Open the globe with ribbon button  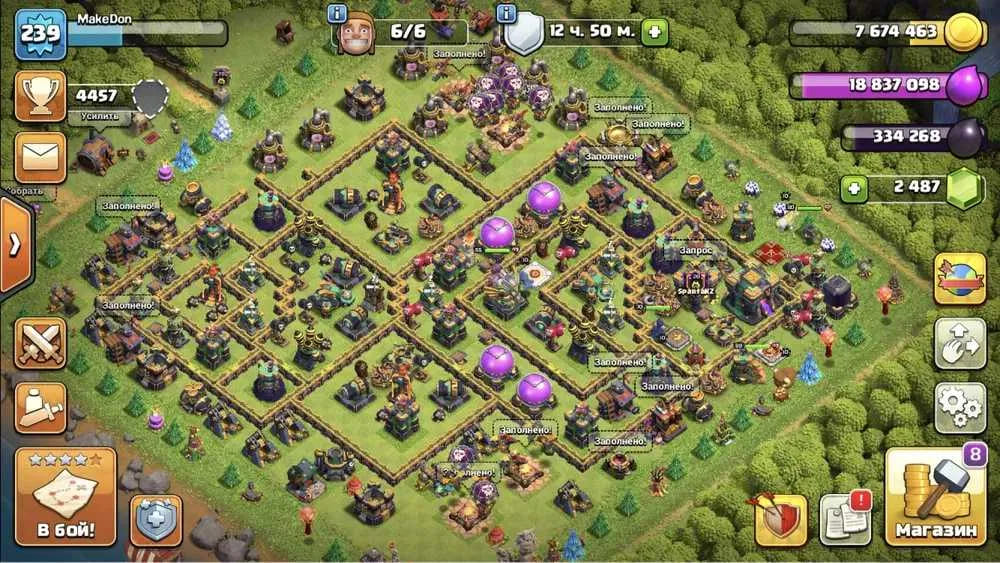pyautogui.click(x=960, y=279)
